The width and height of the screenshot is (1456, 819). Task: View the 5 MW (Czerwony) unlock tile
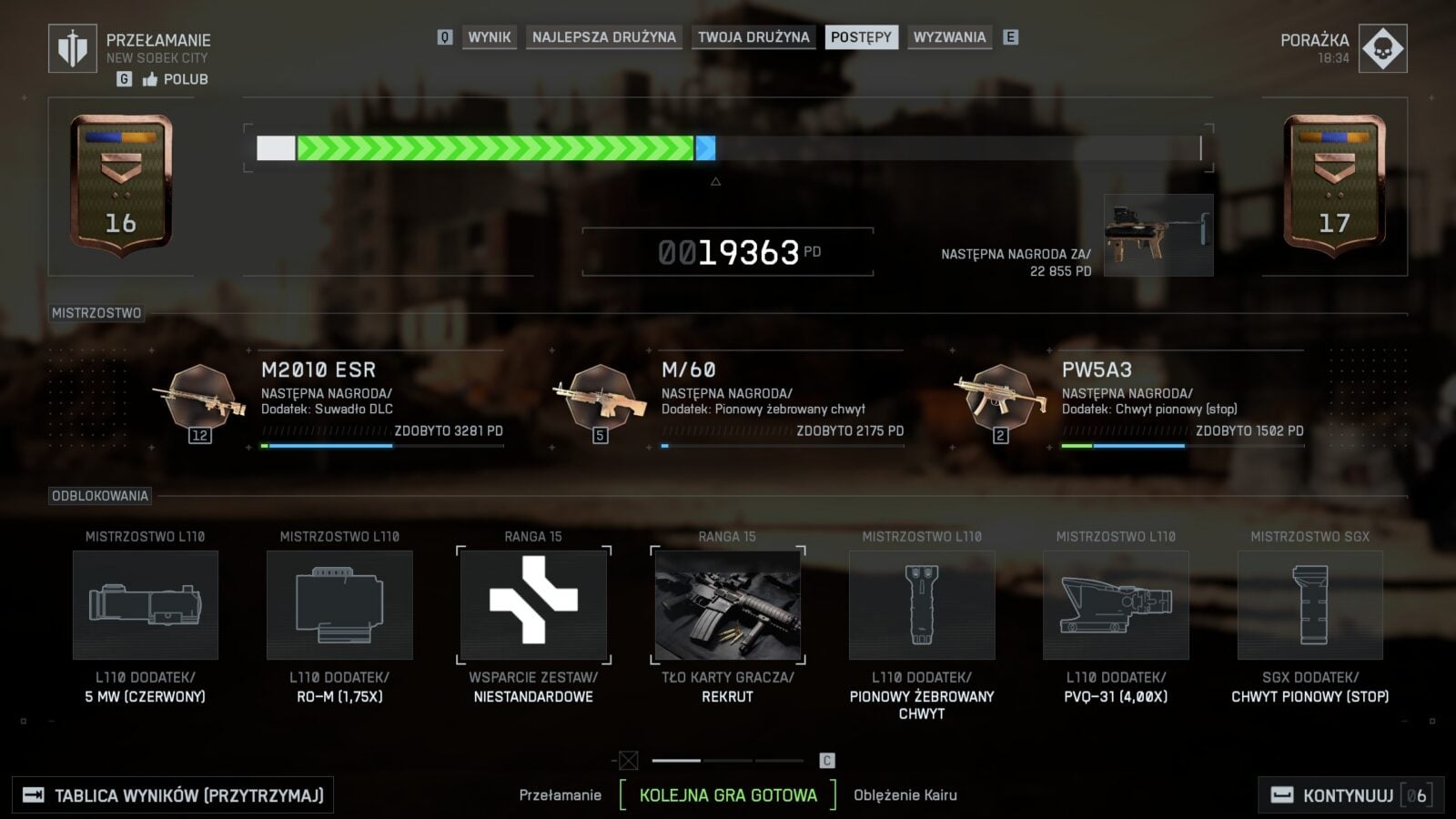pyautogui.click(x=146, y=605)
